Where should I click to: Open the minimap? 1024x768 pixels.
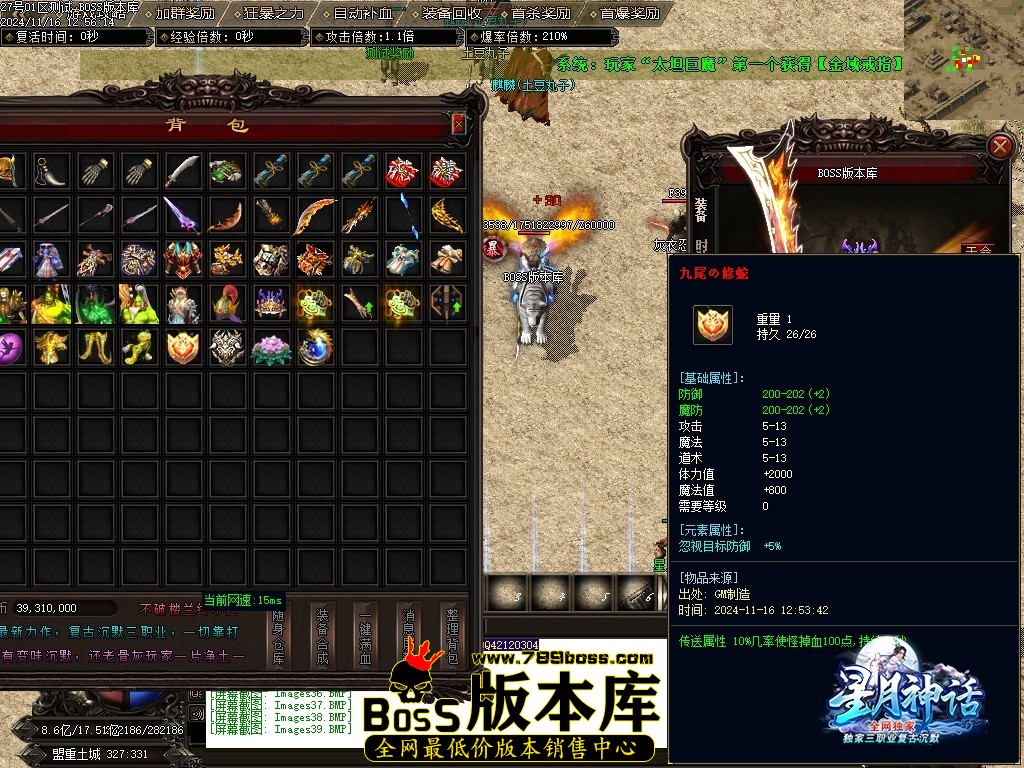click(x=963, y=58)
